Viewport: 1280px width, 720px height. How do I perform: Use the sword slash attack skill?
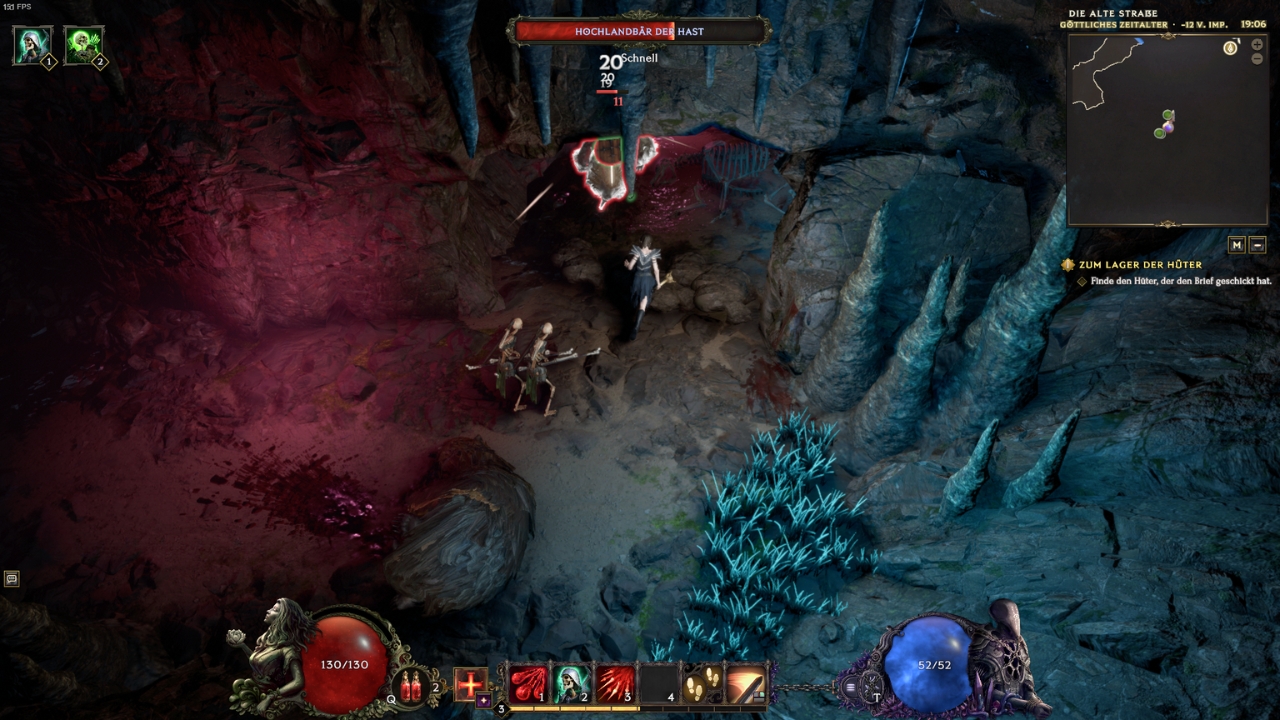(746, 684)
